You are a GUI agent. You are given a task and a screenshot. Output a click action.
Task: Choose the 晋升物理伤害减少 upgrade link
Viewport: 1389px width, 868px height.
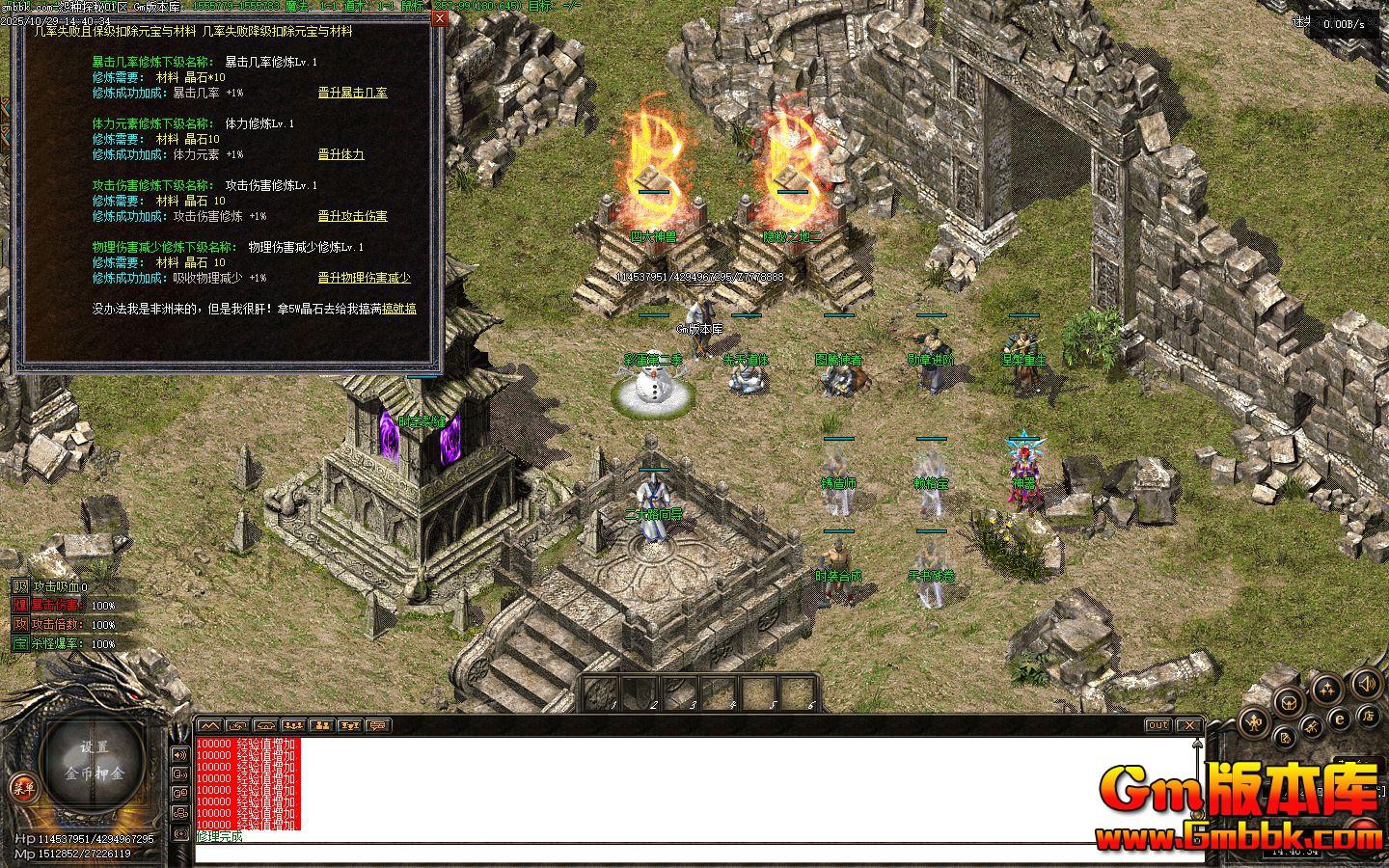pyautogui.click(x=364, y=278)
